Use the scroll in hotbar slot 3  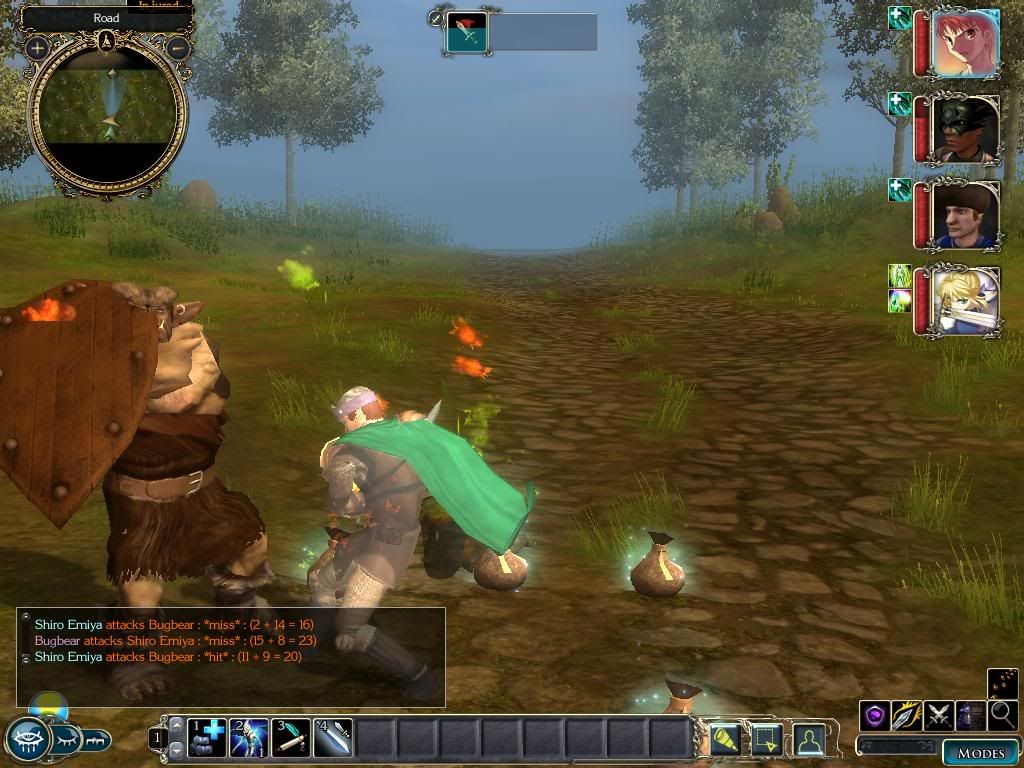291,738
